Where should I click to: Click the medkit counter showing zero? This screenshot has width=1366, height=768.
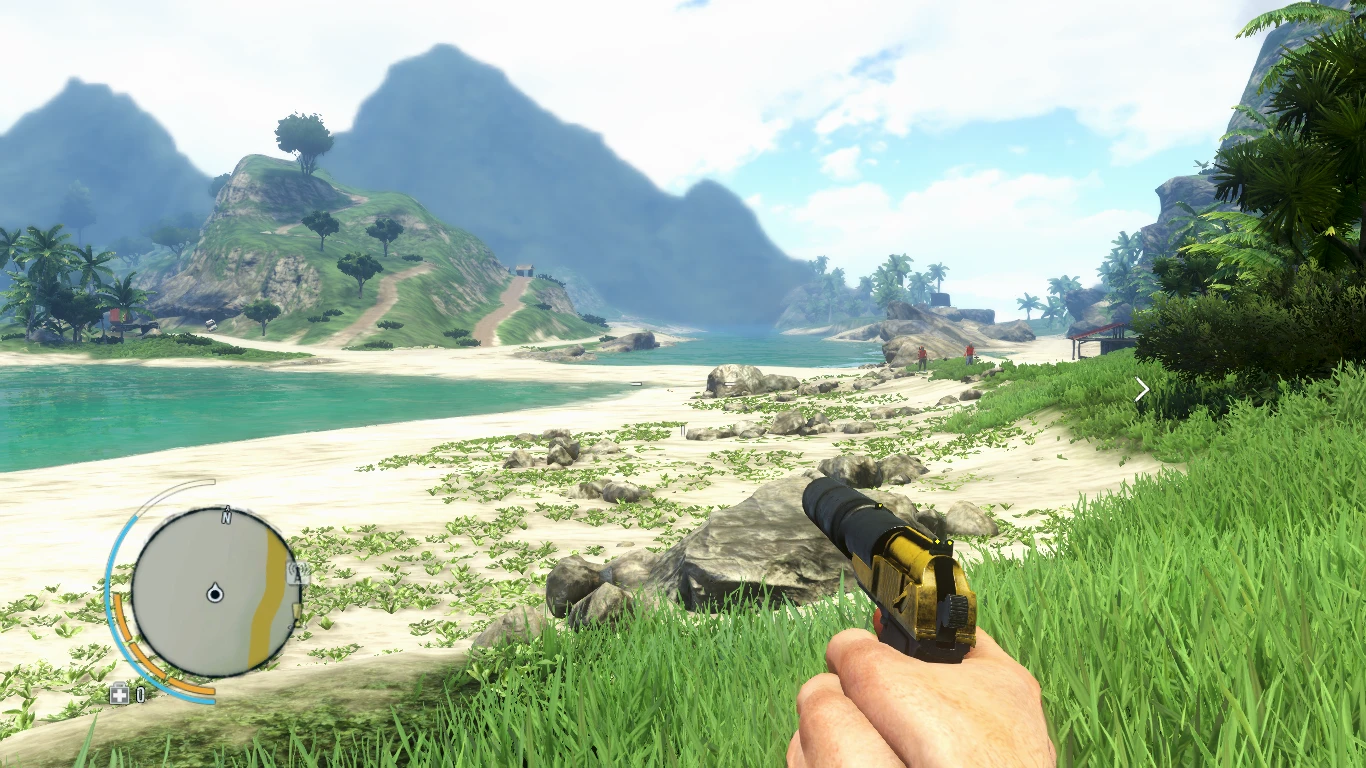coord(141,693)
